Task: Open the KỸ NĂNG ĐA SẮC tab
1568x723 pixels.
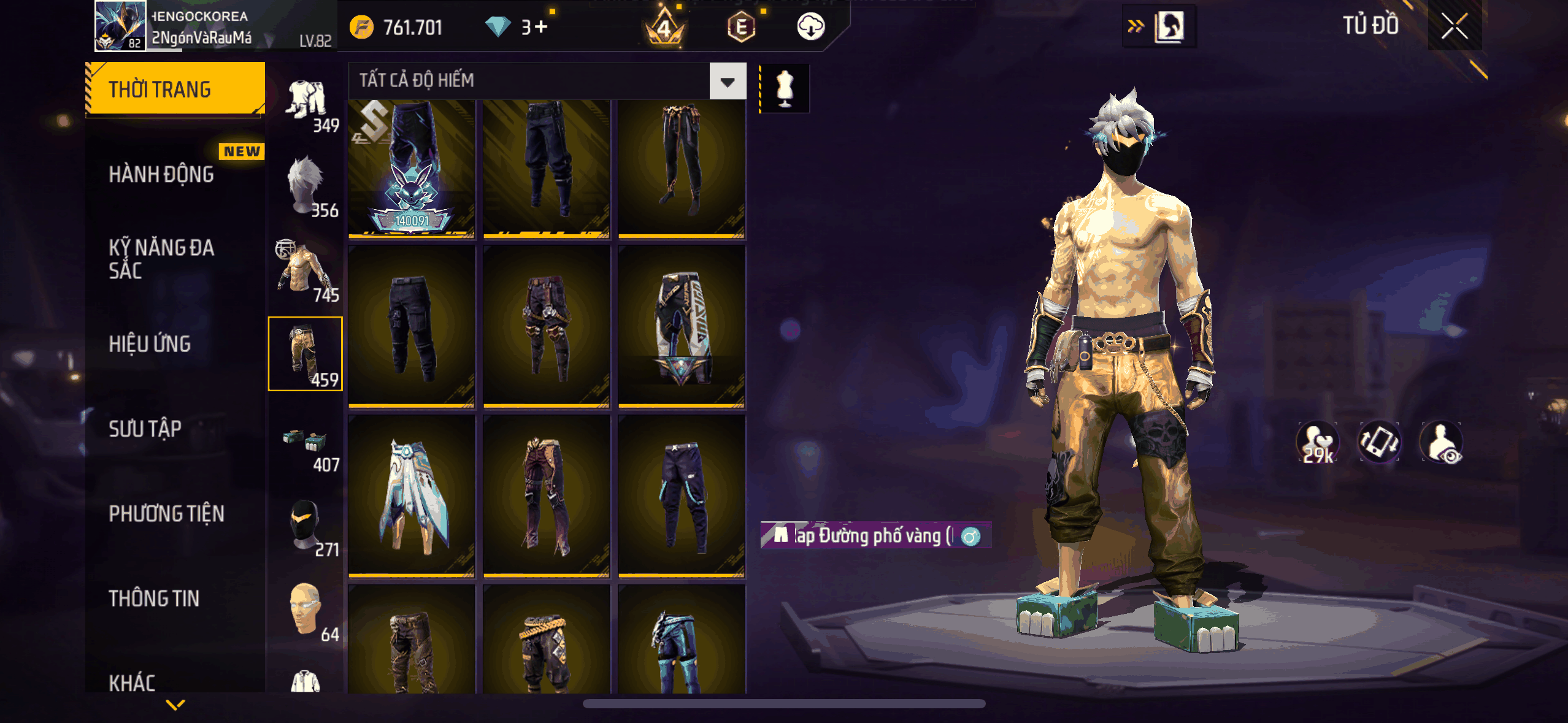Action: click(162, 259)
